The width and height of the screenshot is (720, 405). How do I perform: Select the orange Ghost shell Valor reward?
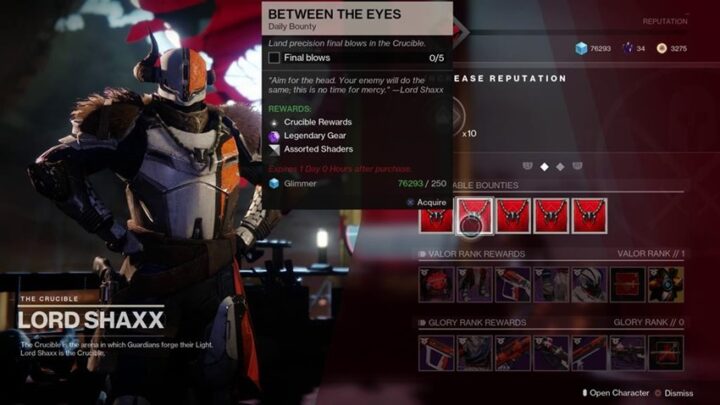click(x=665, y=284)
